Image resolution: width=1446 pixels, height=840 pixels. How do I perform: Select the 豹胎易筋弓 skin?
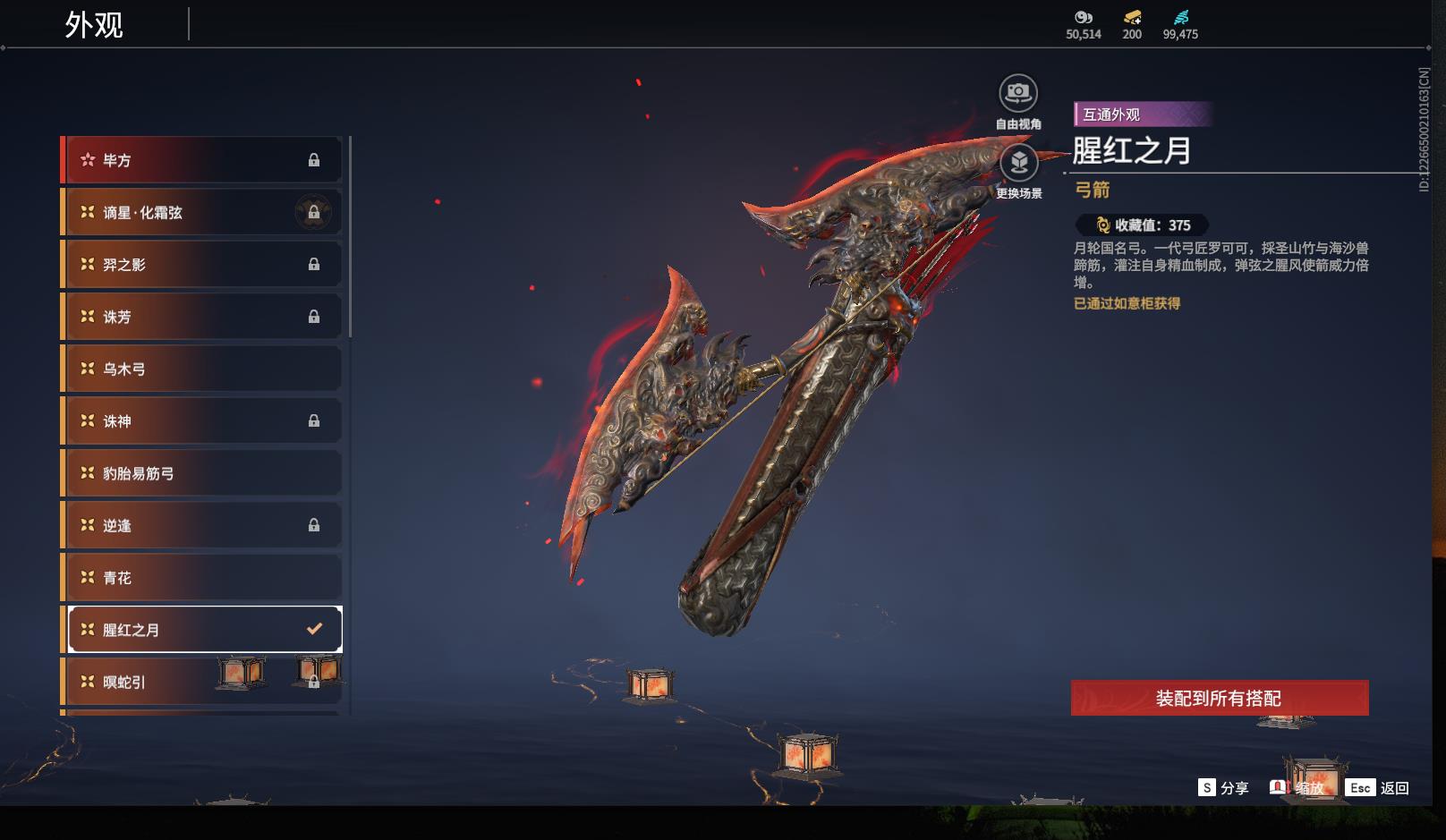(202, 473)
